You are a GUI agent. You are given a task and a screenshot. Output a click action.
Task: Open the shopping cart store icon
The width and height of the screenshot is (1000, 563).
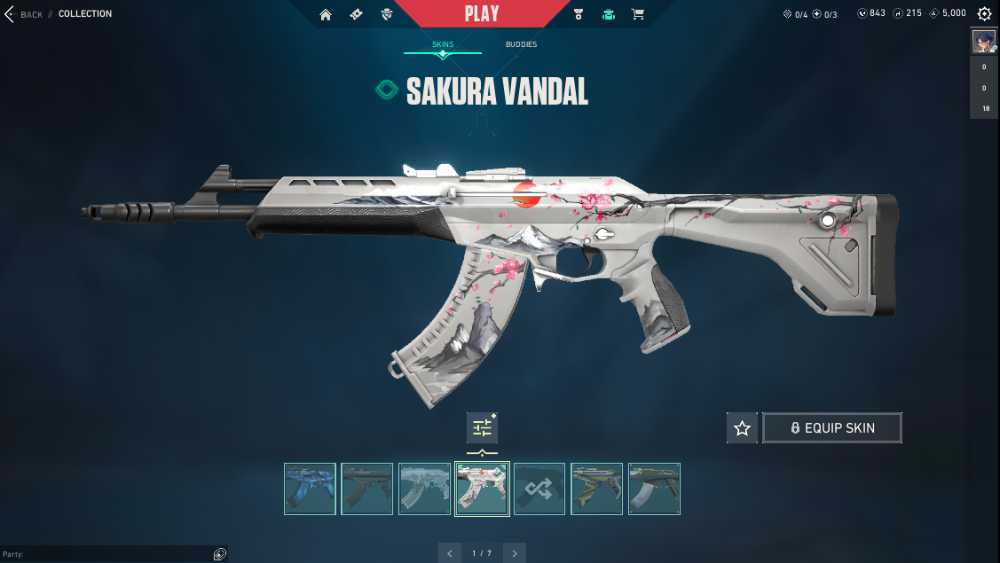(x=637, y=14)
